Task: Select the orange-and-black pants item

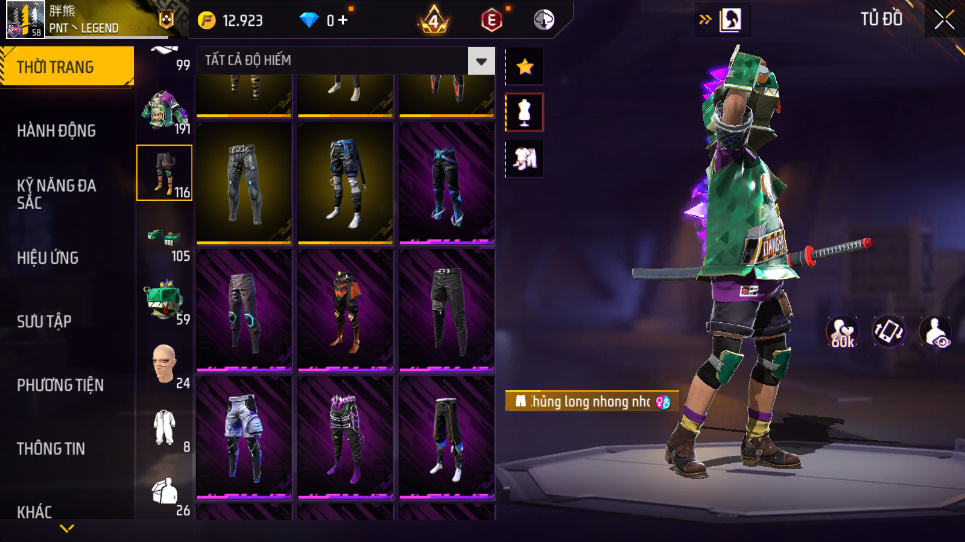Action: click(x=345, y=309)
